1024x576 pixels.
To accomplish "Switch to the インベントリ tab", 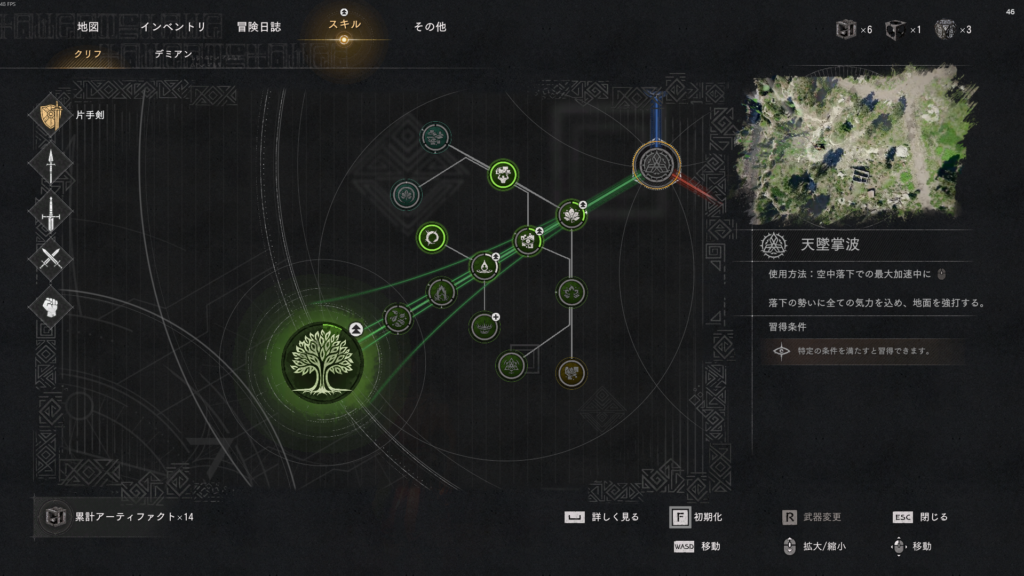I will click(x=173, y=27).
